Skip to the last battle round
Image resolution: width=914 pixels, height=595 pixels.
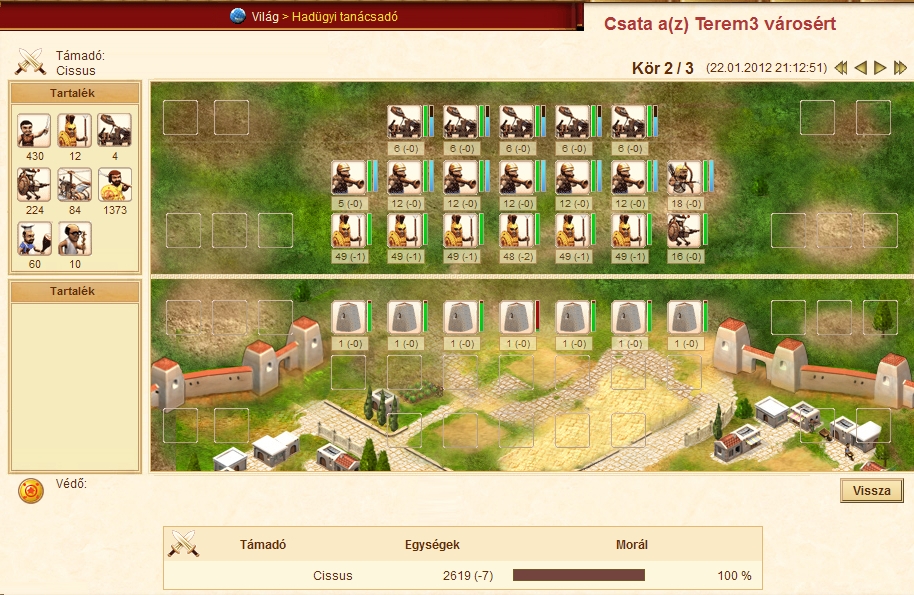(x=900, y=68)
